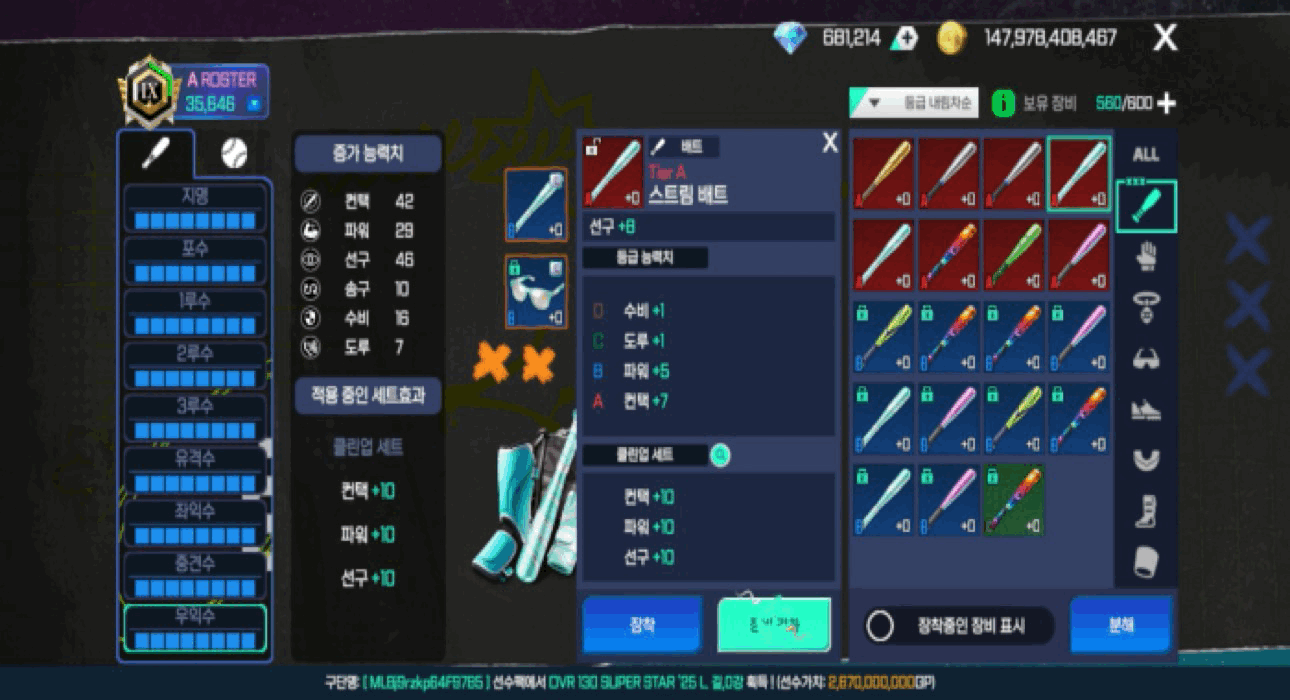
Task: Show the 보유 장비 info icon
Action: click(1003, 103)
